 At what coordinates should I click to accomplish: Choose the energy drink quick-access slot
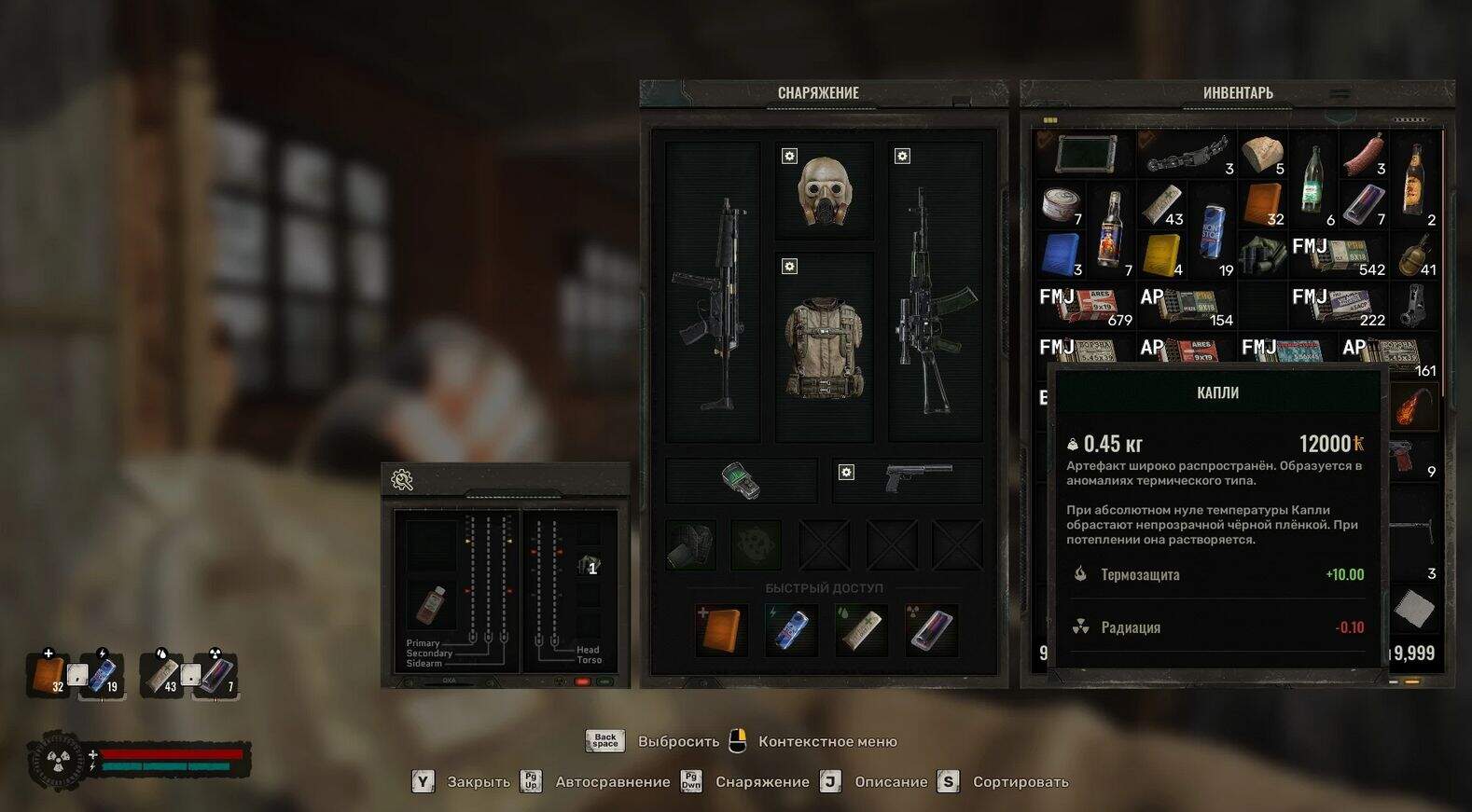coord(791,629)
